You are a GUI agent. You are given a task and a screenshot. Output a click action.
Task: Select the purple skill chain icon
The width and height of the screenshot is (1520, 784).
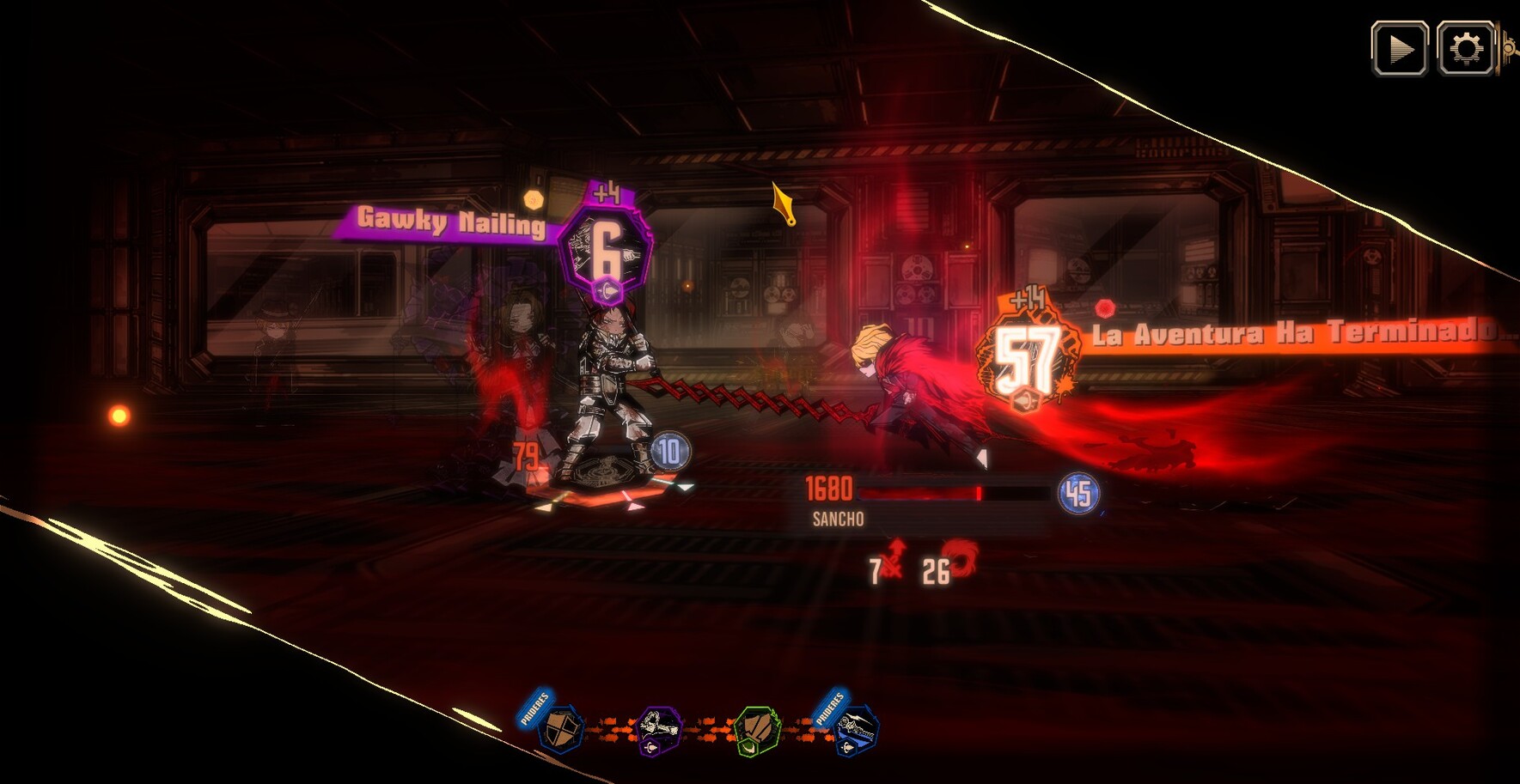pyautogui.click(x=659, y=731)
